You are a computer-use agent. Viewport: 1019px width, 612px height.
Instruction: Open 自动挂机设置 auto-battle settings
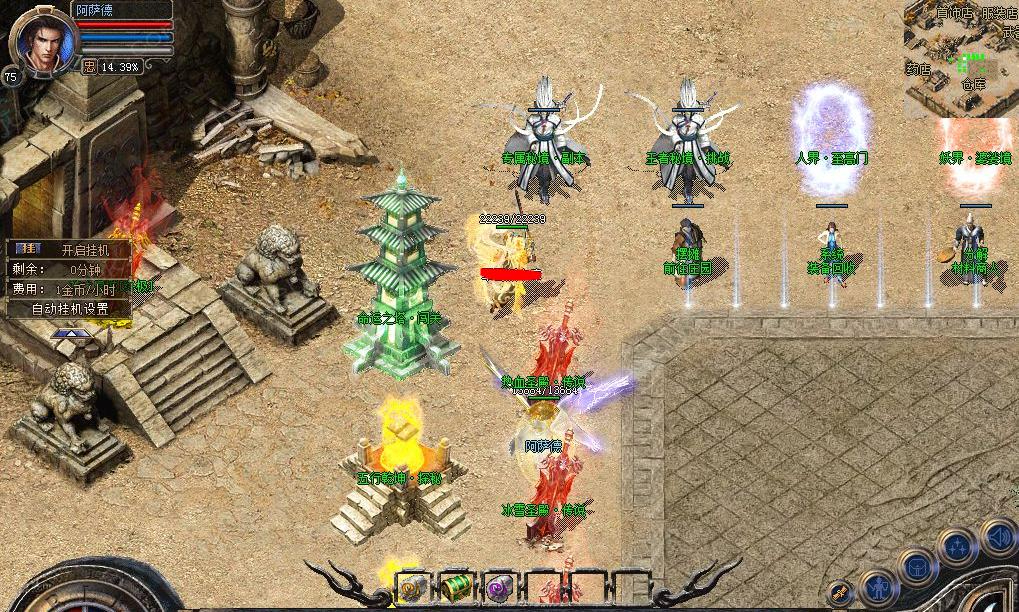[69, 309]
